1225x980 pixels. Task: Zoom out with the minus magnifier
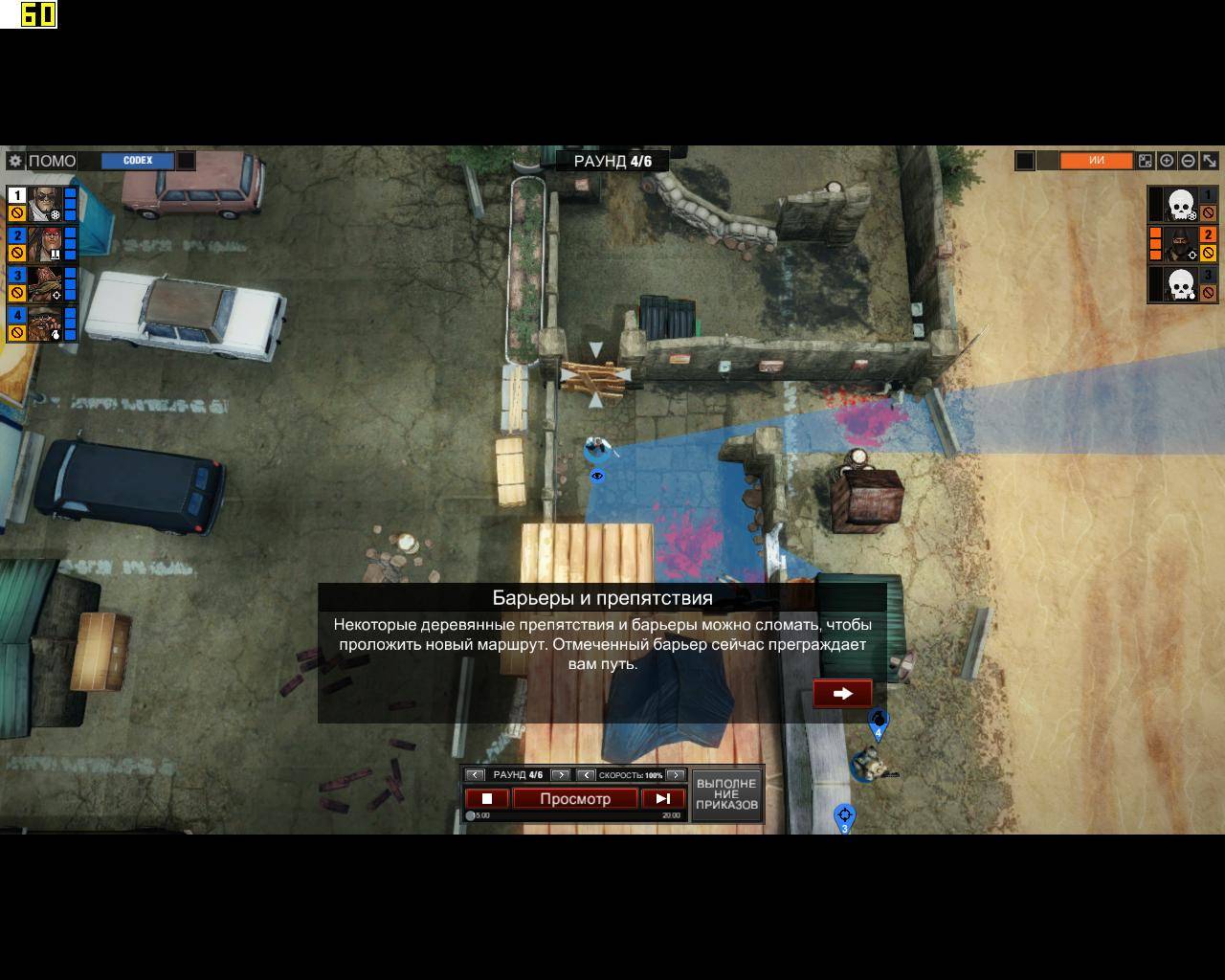pos(1188,161)
